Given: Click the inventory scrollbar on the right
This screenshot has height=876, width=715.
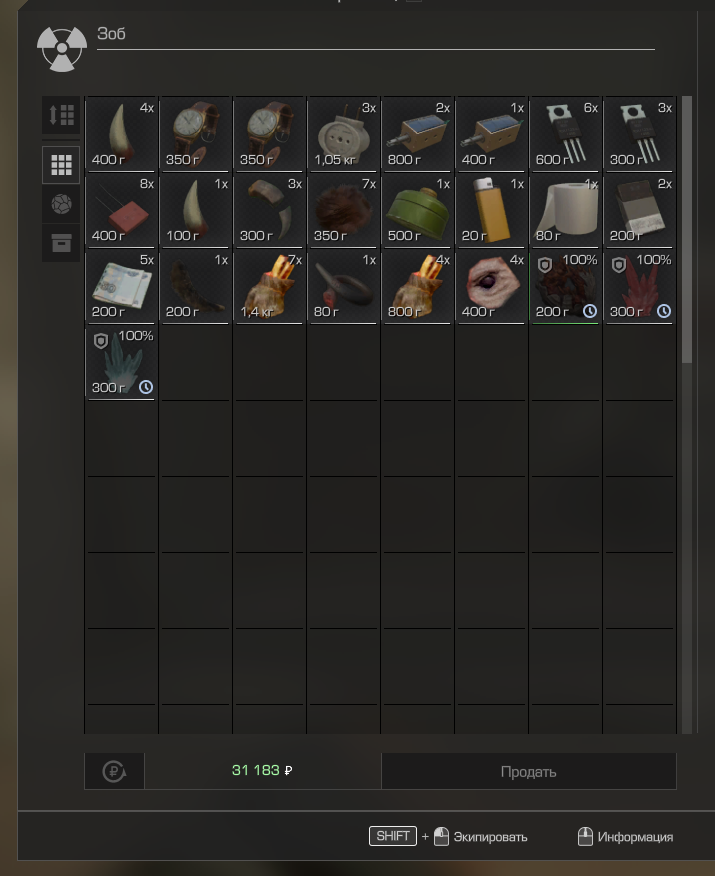Looking at the screenshot, I should pyautogui.click(x=686, y=230).
